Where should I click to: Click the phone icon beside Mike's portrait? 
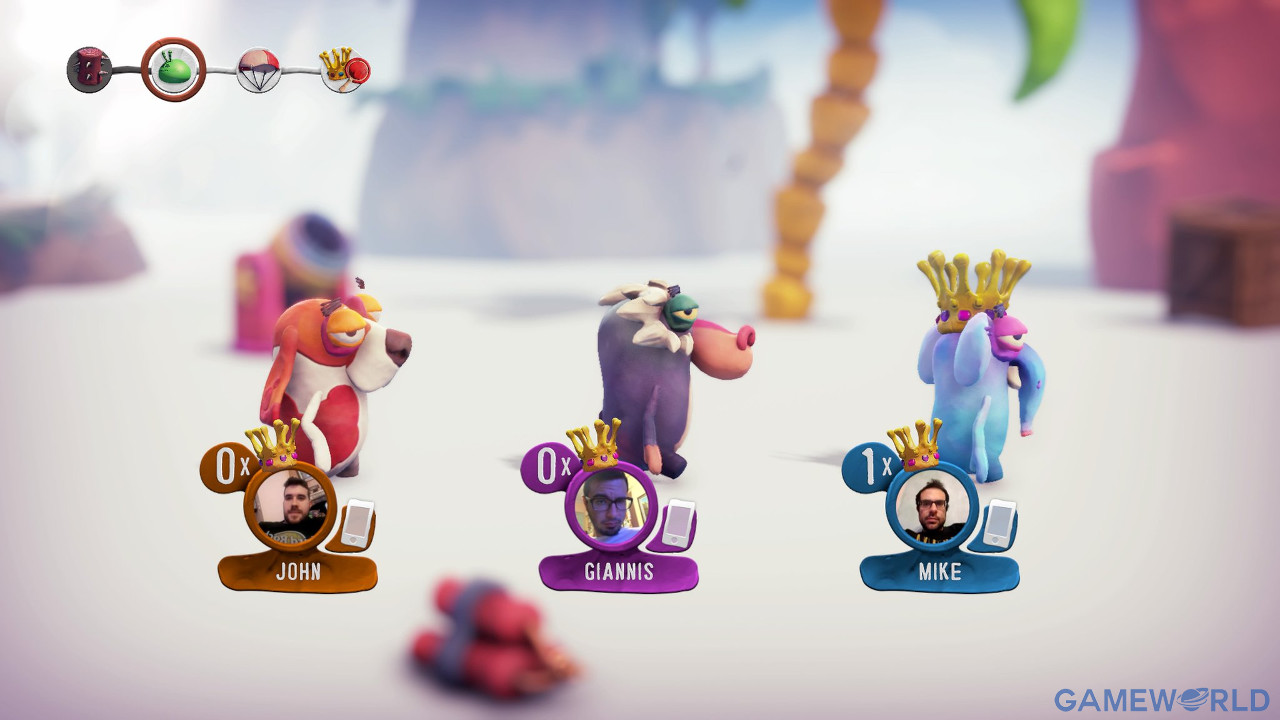1000,523
